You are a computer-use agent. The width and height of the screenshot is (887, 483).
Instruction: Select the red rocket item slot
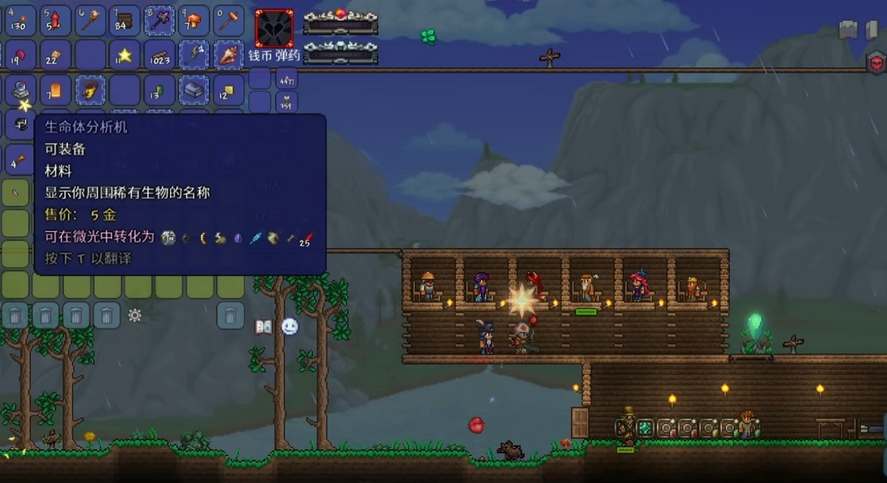point(55,20)
